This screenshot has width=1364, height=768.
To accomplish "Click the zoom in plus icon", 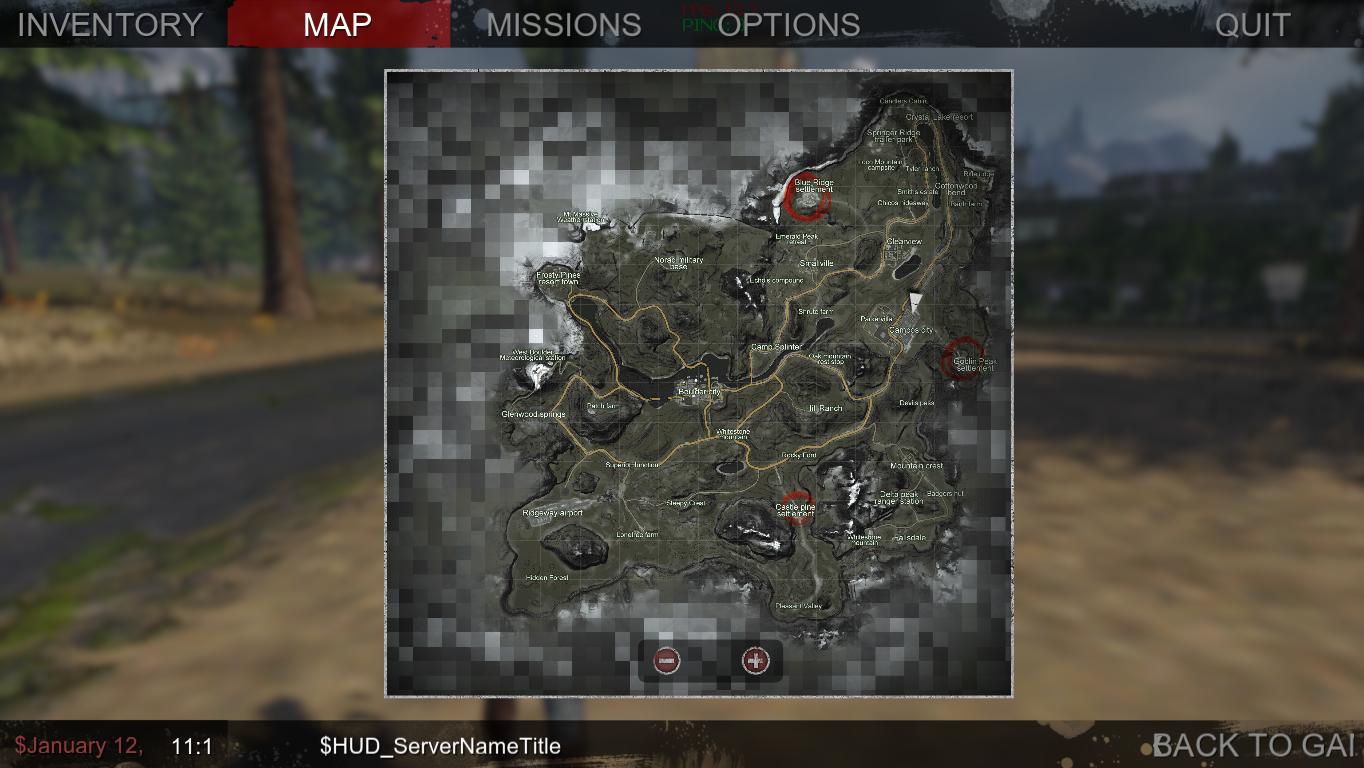I will coord(757,661).
